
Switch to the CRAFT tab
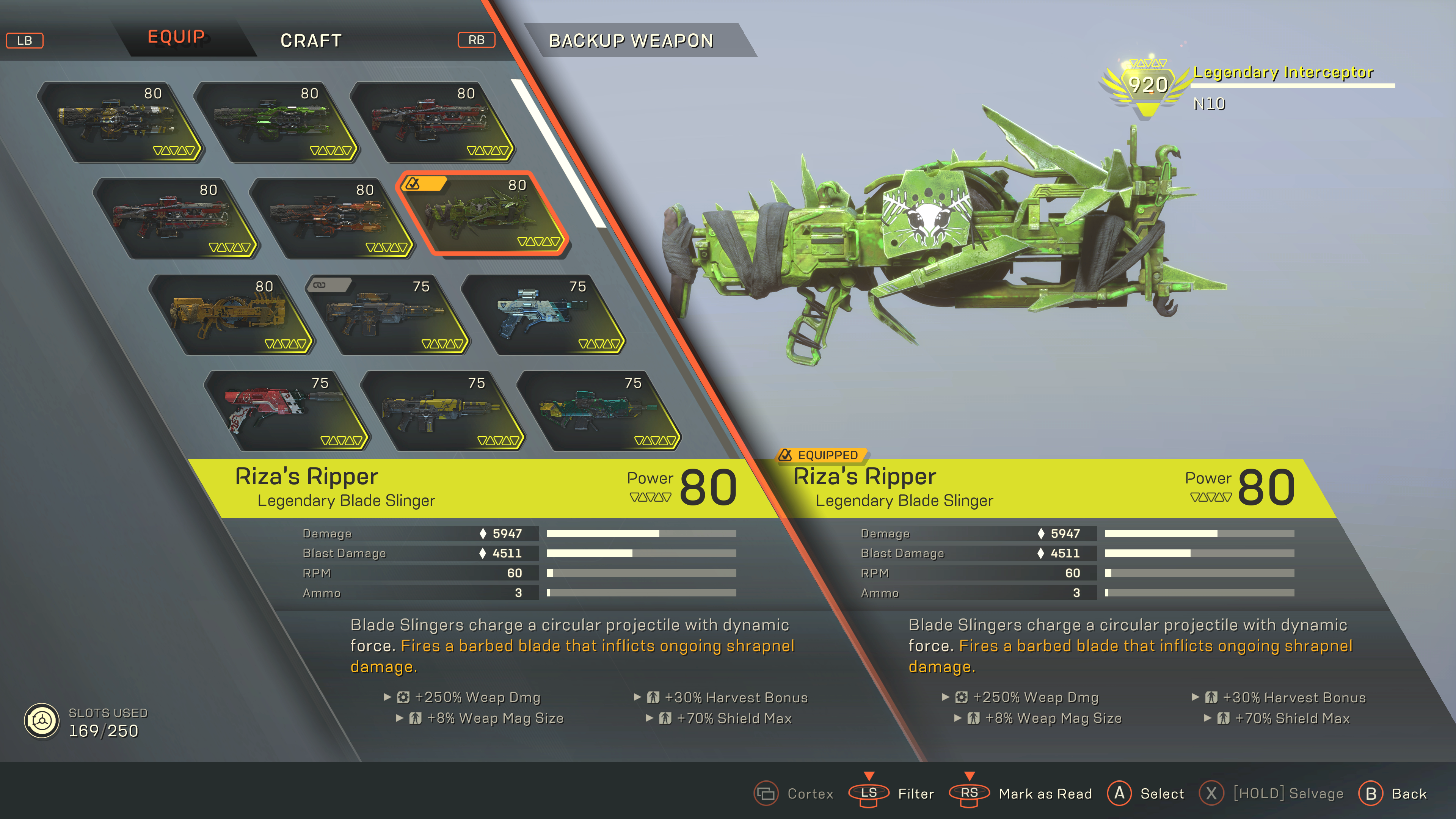coord(311,41)
